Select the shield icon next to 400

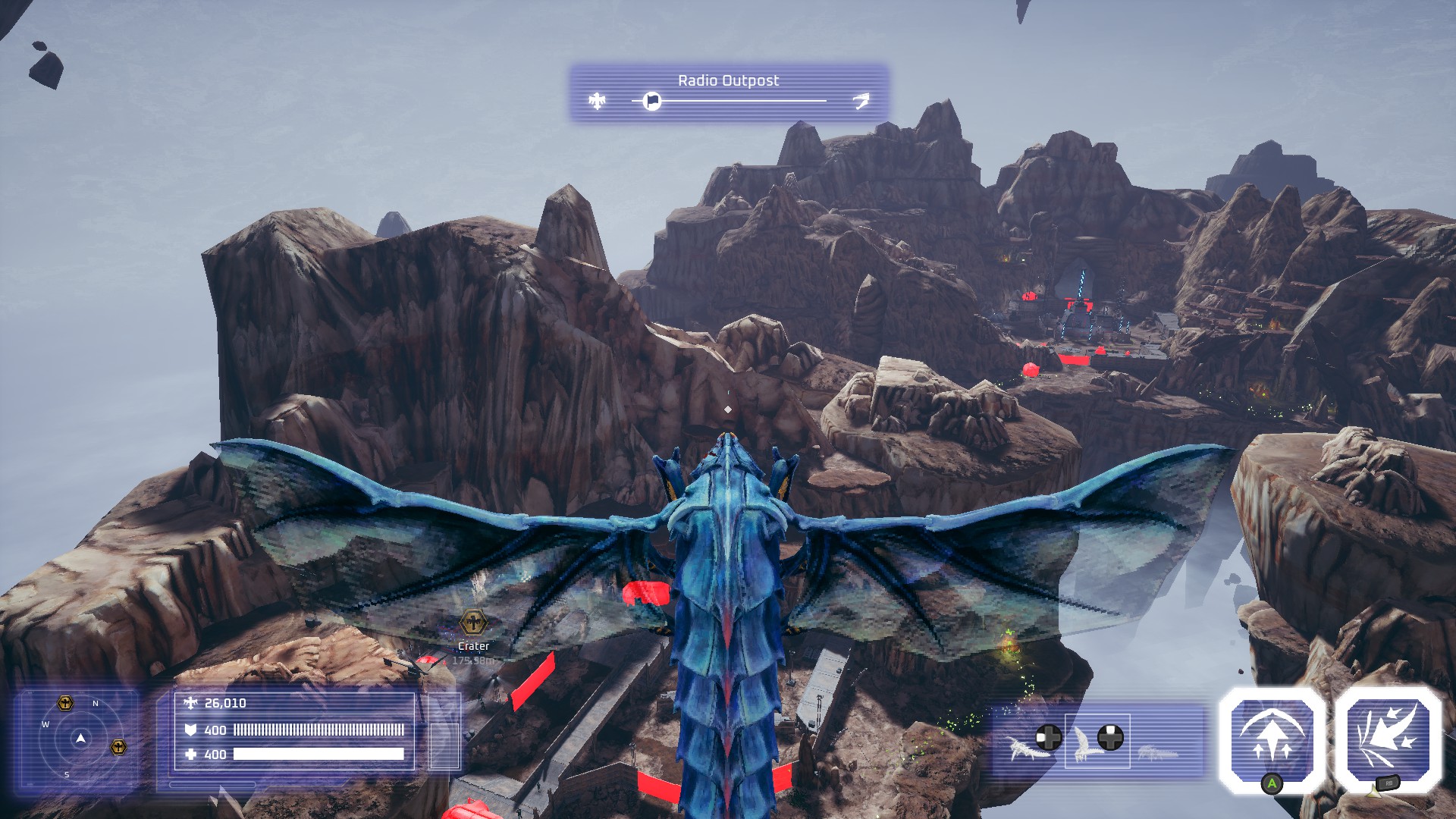(191, 730)
